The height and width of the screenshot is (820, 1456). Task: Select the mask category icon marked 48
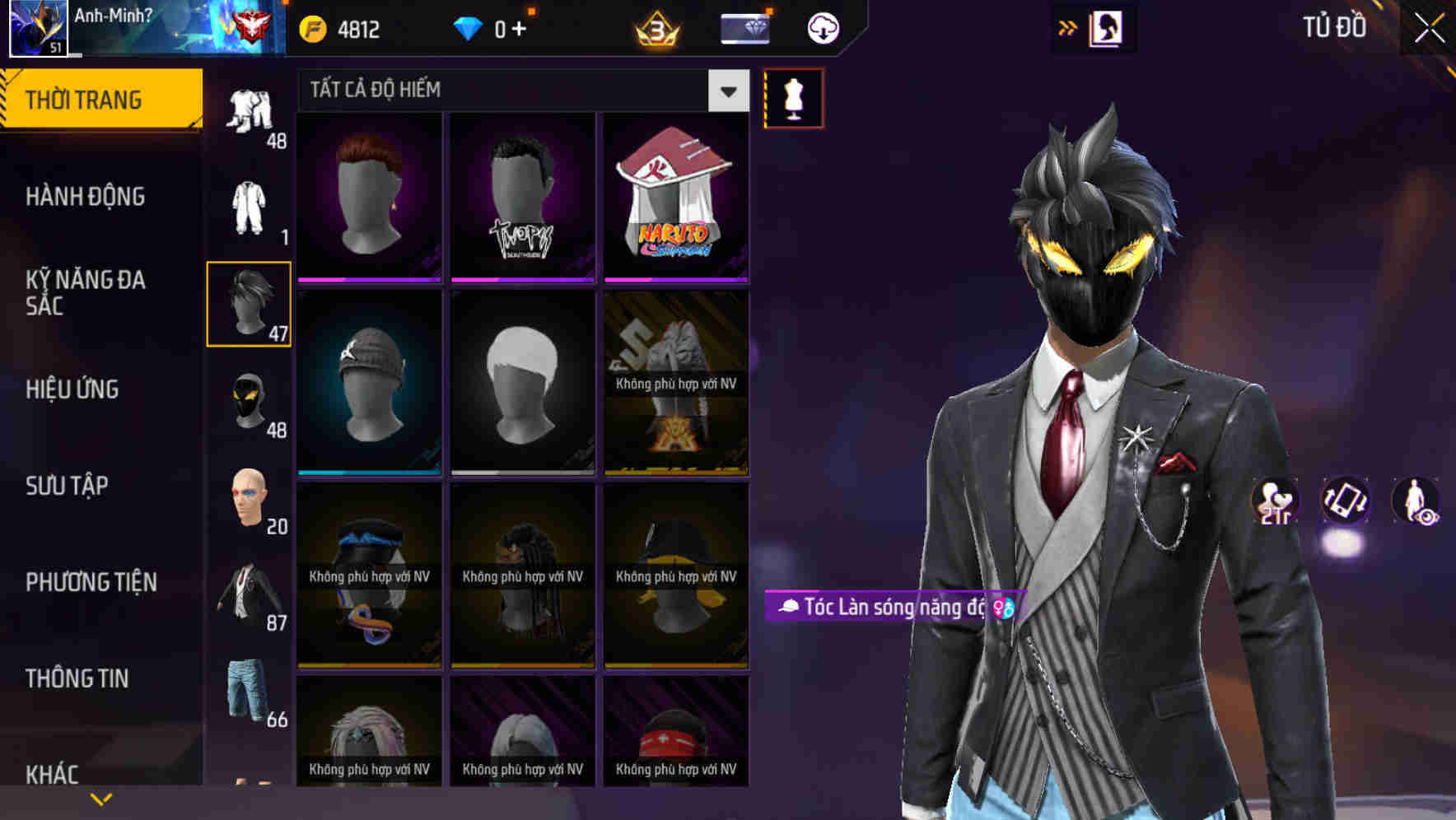click(249, 403)
